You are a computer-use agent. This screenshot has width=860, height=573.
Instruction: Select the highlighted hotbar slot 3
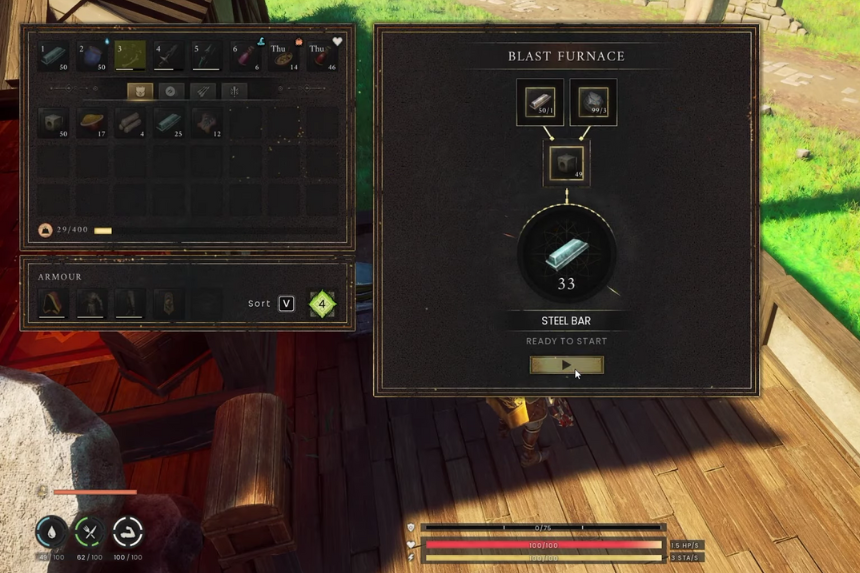point(130,56)
